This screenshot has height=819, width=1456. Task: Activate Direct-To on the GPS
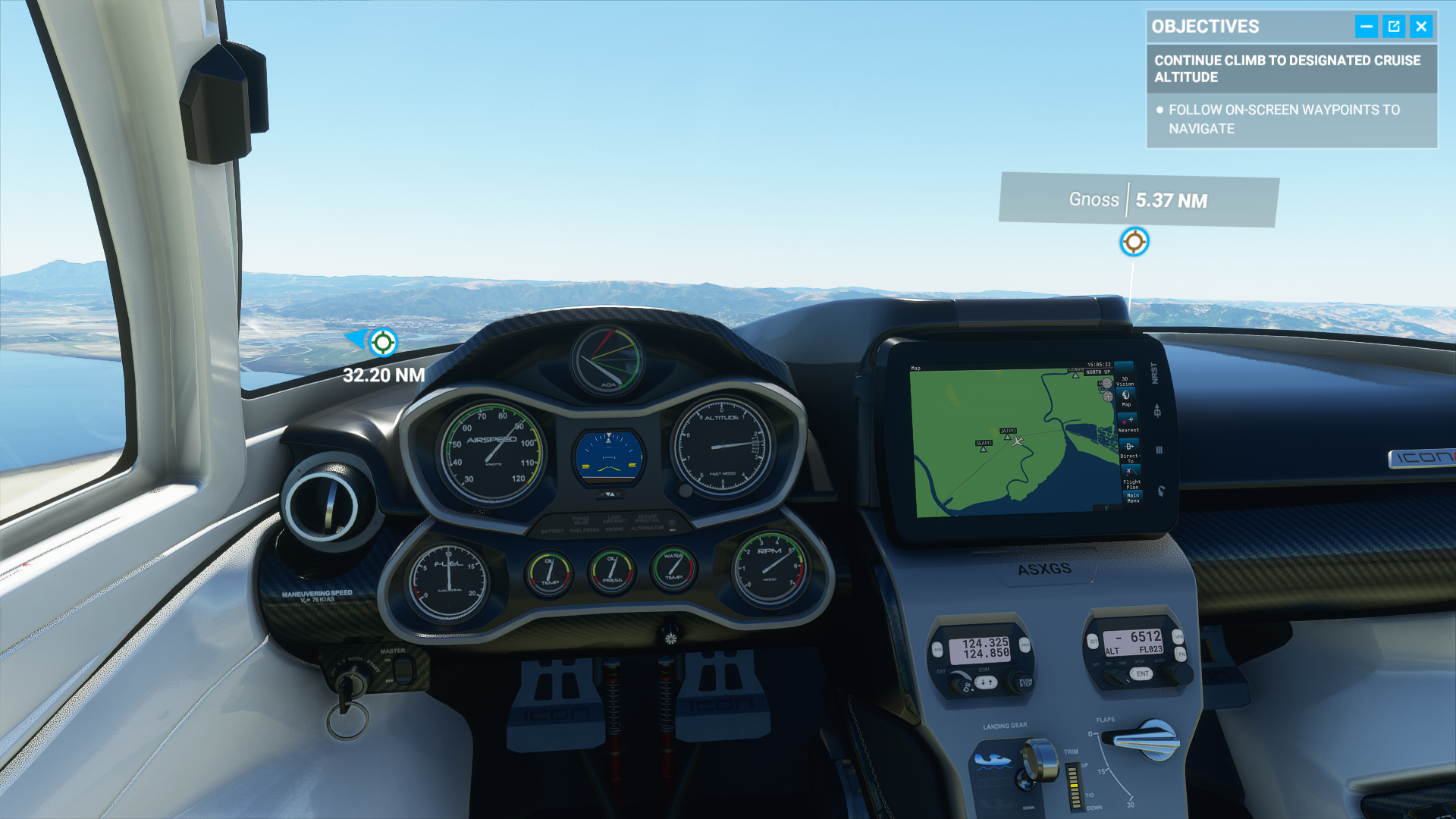[1129, 450]
